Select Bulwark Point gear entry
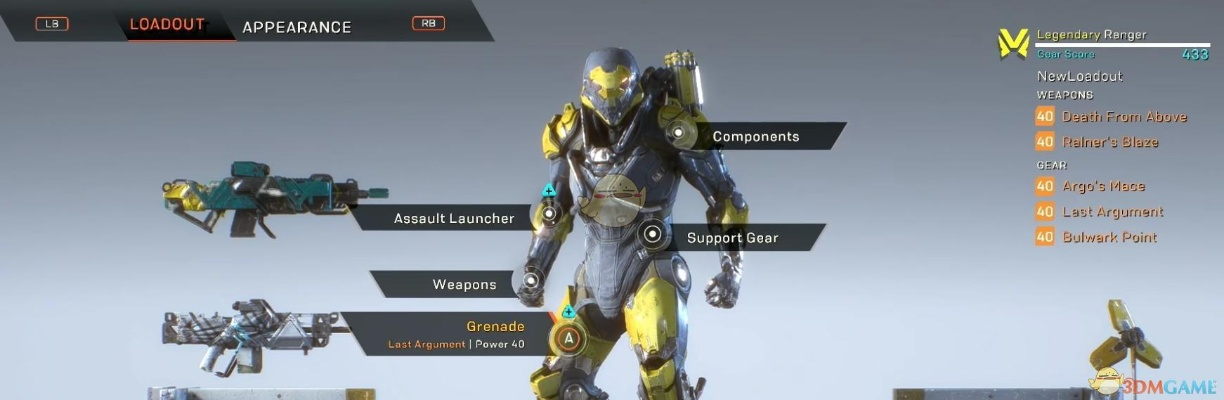 (1096, 237)
